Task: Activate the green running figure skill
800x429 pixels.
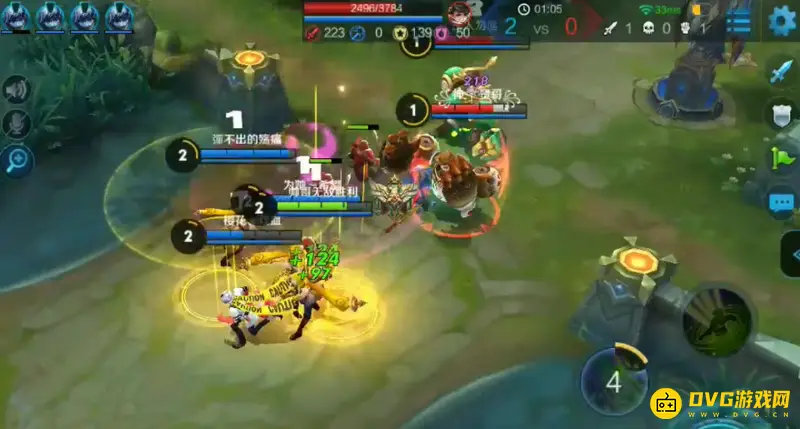Action: [718, 319]
